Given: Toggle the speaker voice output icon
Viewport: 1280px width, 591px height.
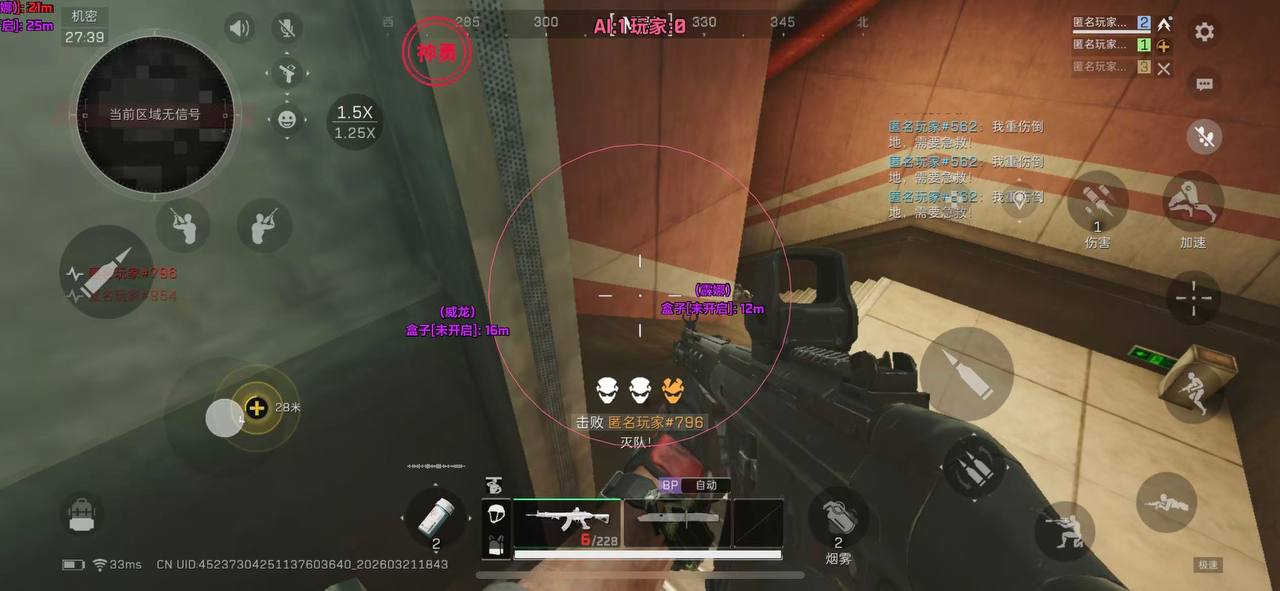Looking at the screenshot, I should pyautogui.click(x=239, y=28).
